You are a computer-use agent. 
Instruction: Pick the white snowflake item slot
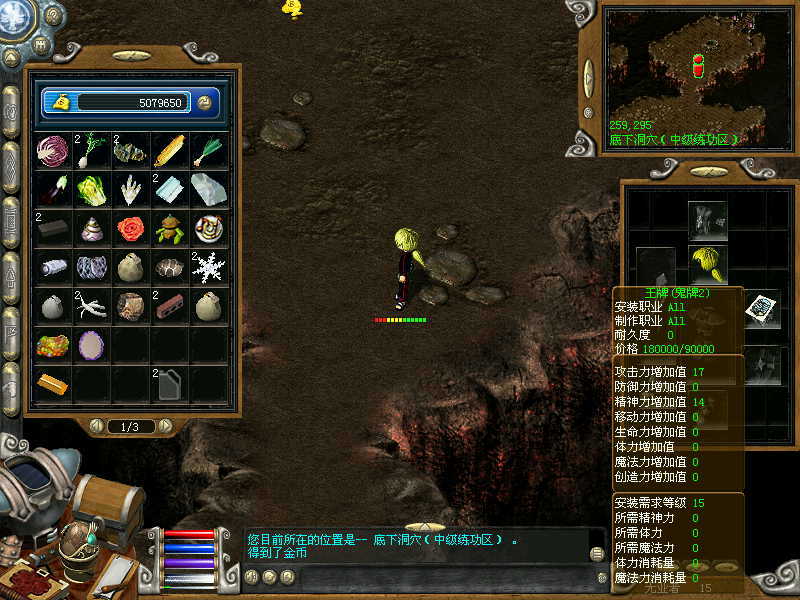(x=208, y=267)
